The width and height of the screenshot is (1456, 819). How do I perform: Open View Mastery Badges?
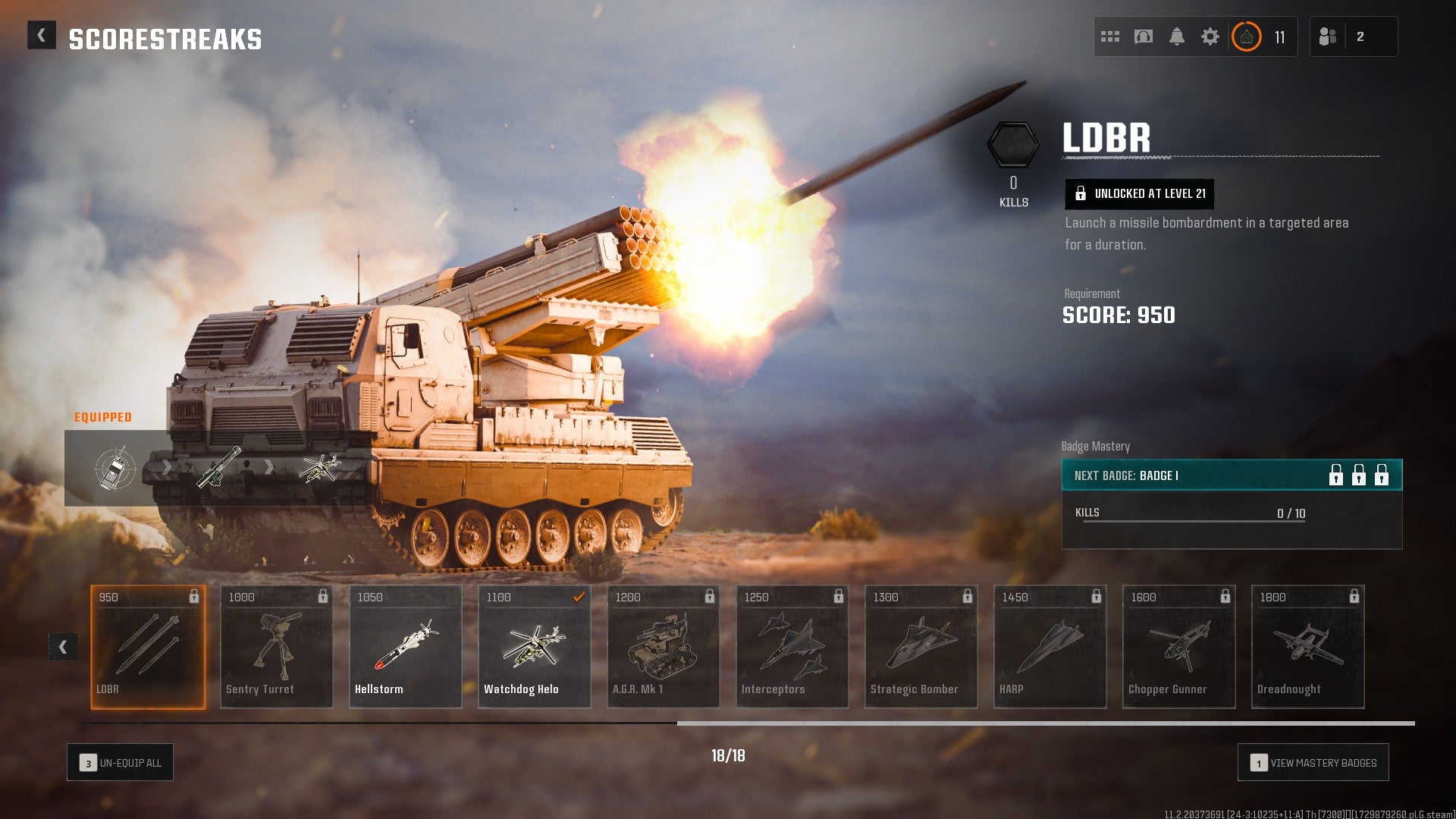click(x=1313, y=763)
